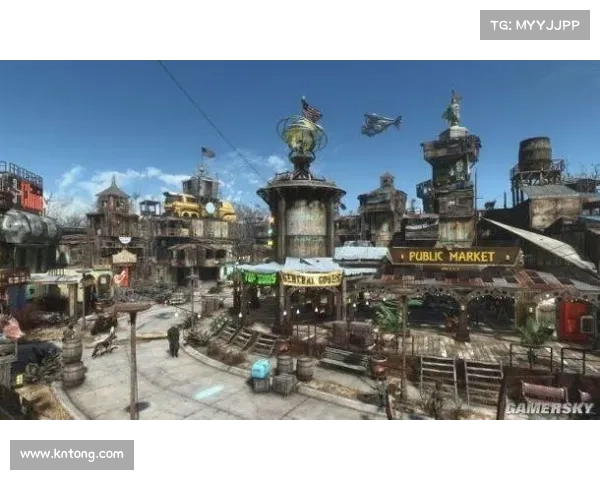Click the TG: MYYJJPP label
The height and width of the screenshot is (480, 600).
tap(535, 25)
